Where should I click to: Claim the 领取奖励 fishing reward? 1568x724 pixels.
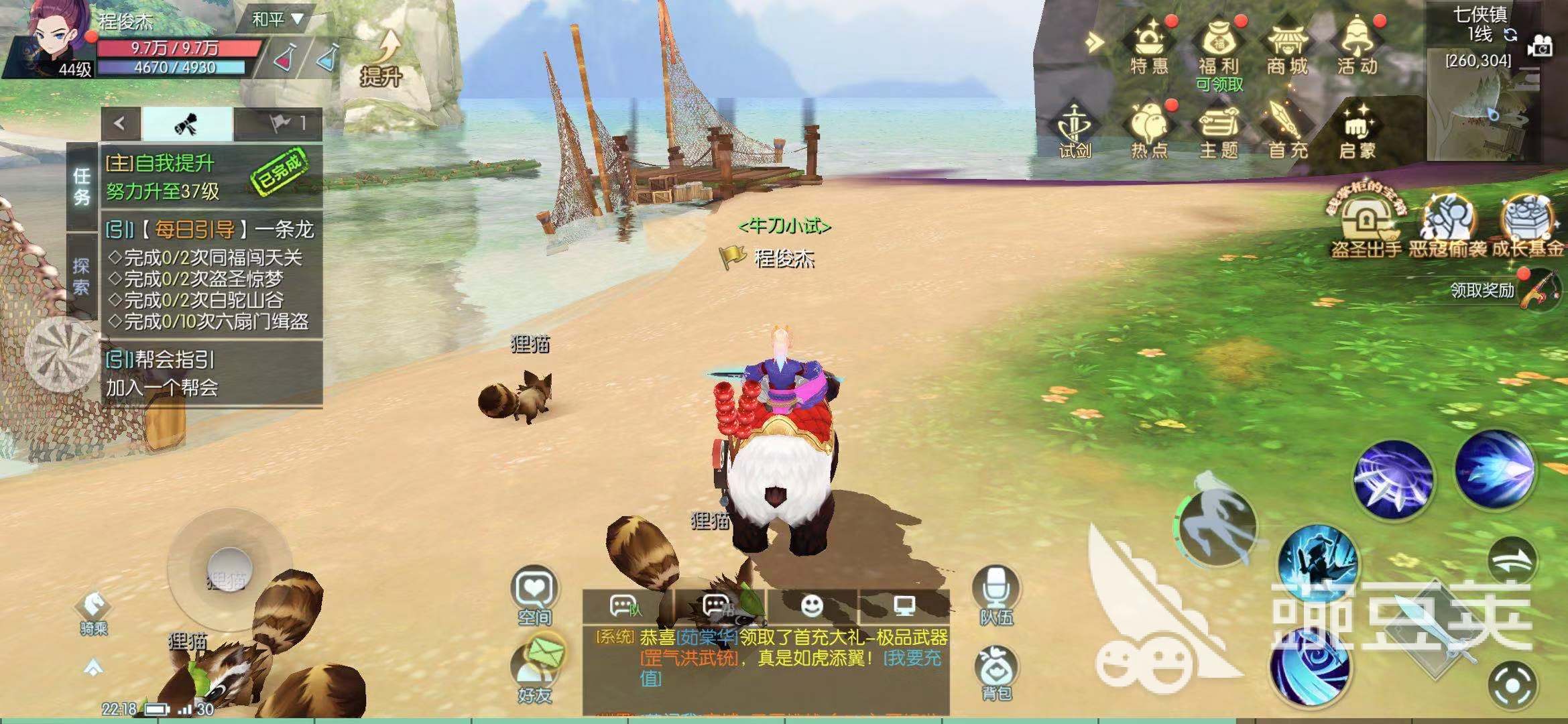click(x=1539, y=290)
